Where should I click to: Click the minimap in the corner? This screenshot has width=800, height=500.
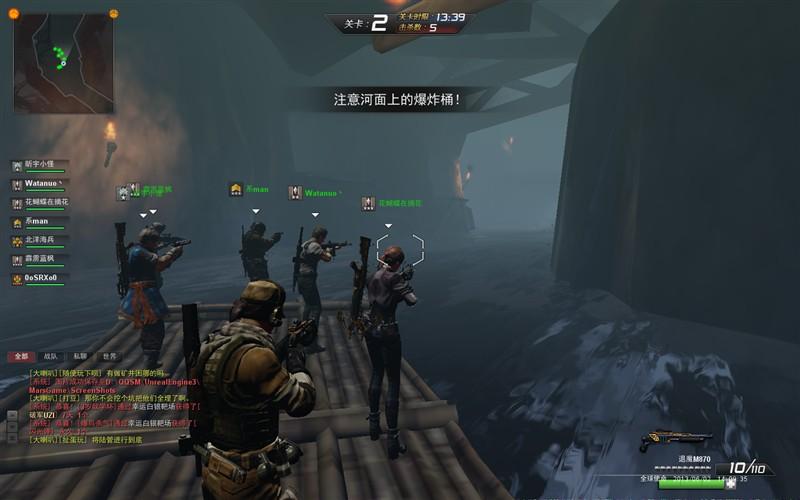pyautogui.click(x=63, y=63)
